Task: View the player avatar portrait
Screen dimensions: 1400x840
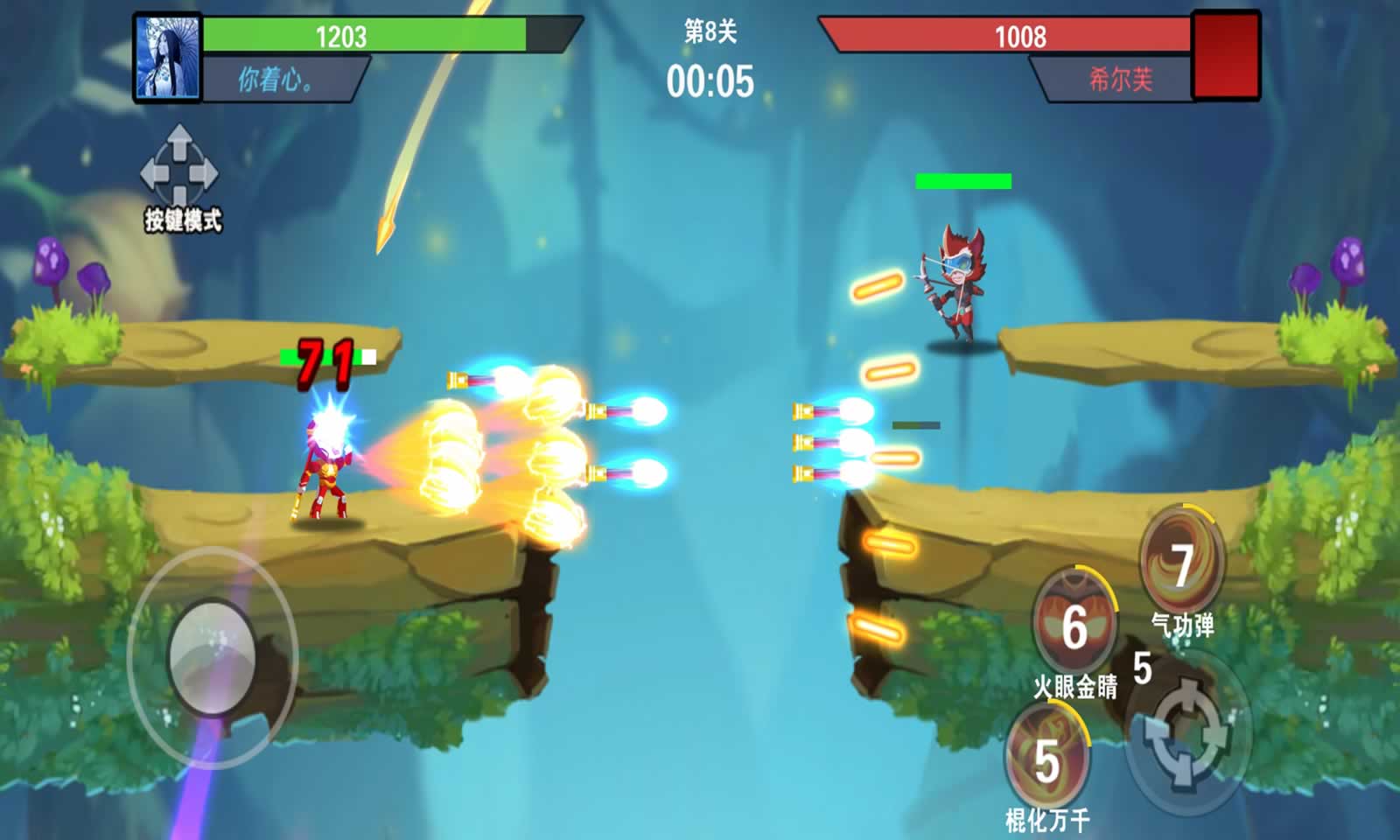Action: click(167, 58)
